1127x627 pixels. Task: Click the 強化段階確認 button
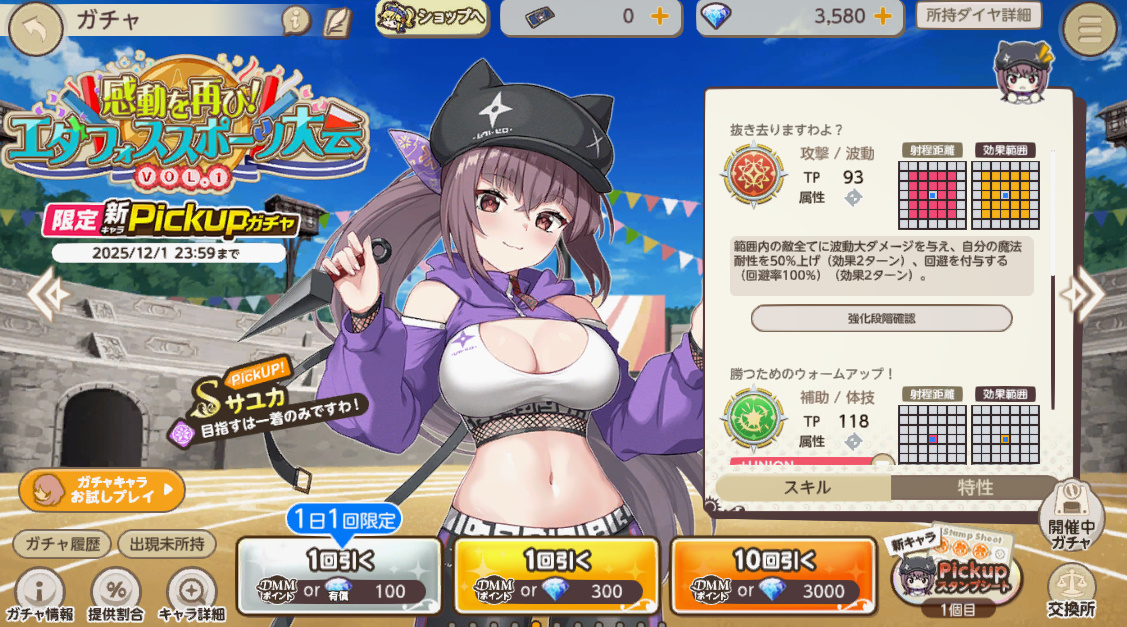(881, 318)
